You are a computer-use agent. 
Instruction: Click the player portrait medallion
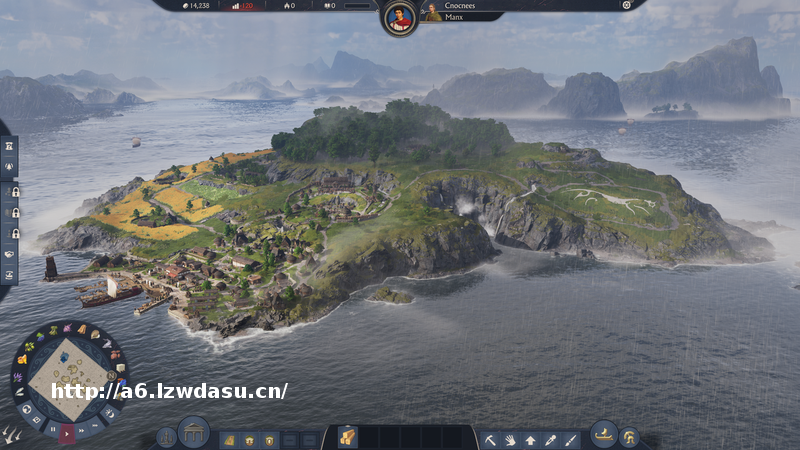(399, 17)
